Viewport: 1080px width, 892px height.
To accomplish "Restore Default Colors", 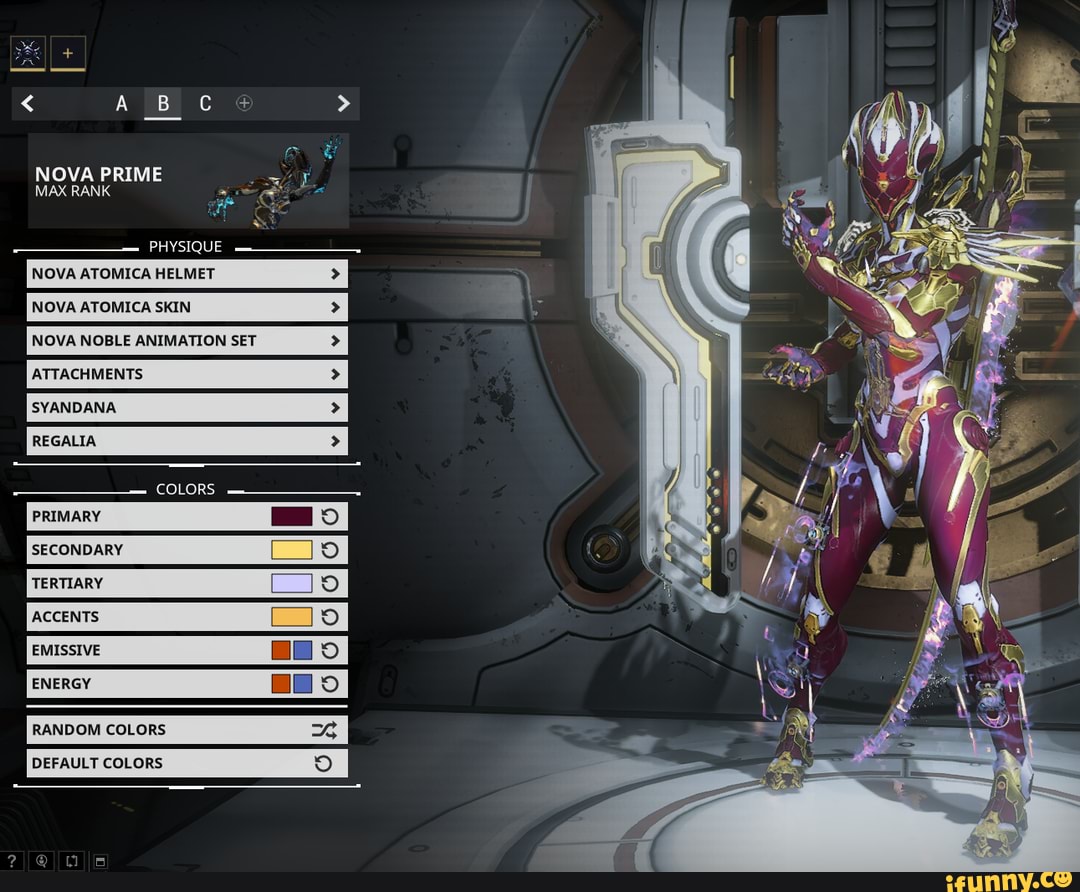I will [x=187, y=763].
